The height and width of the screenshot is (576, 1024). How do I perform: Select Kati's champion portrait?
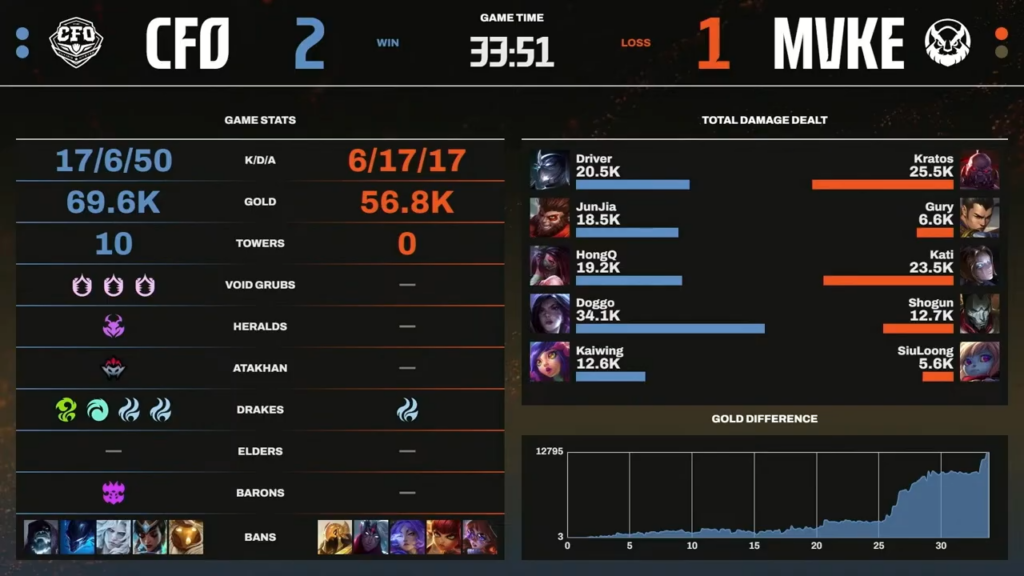coord(979,267)
